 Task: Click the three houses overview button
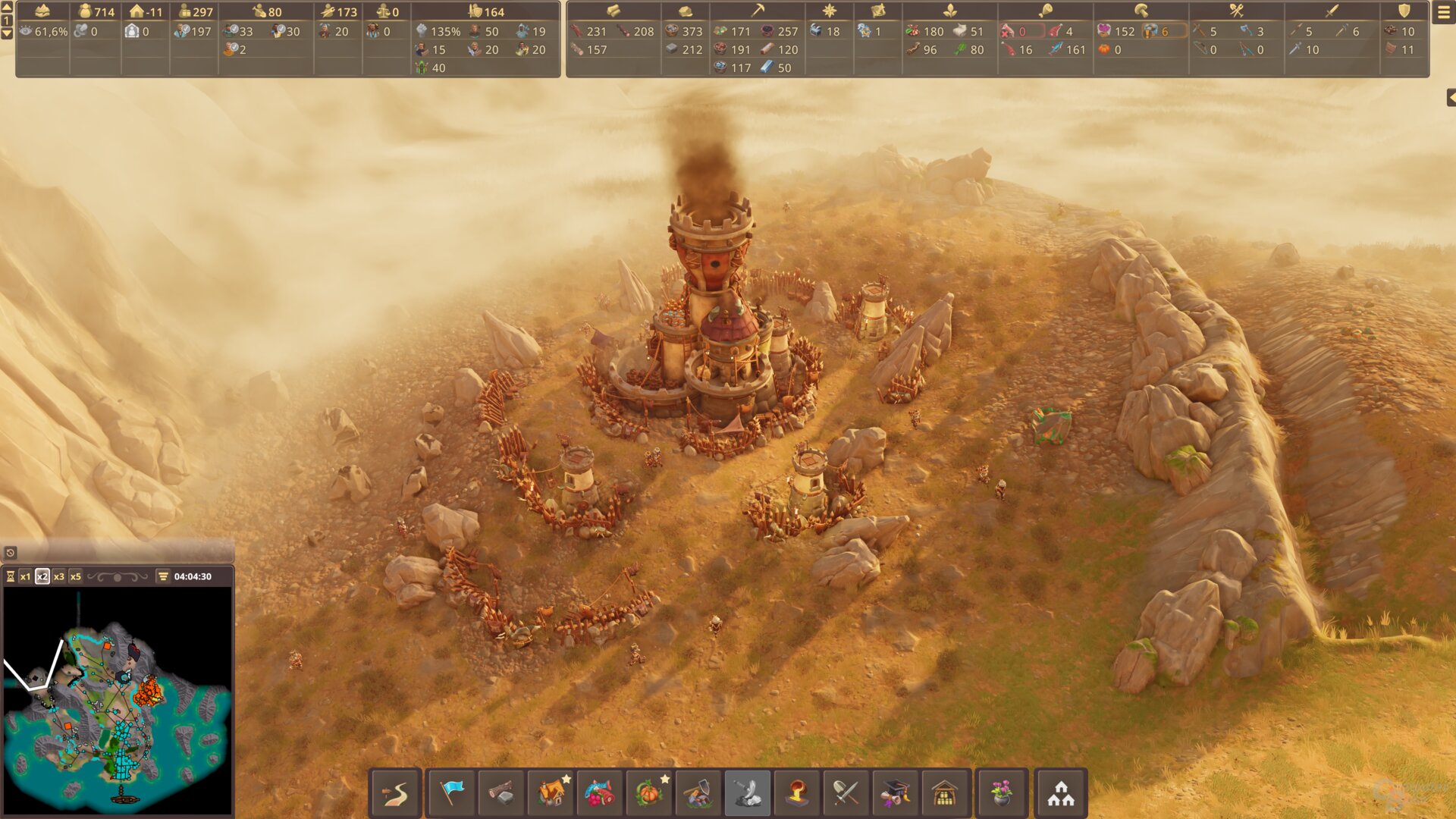click(x=1061, y=793)
